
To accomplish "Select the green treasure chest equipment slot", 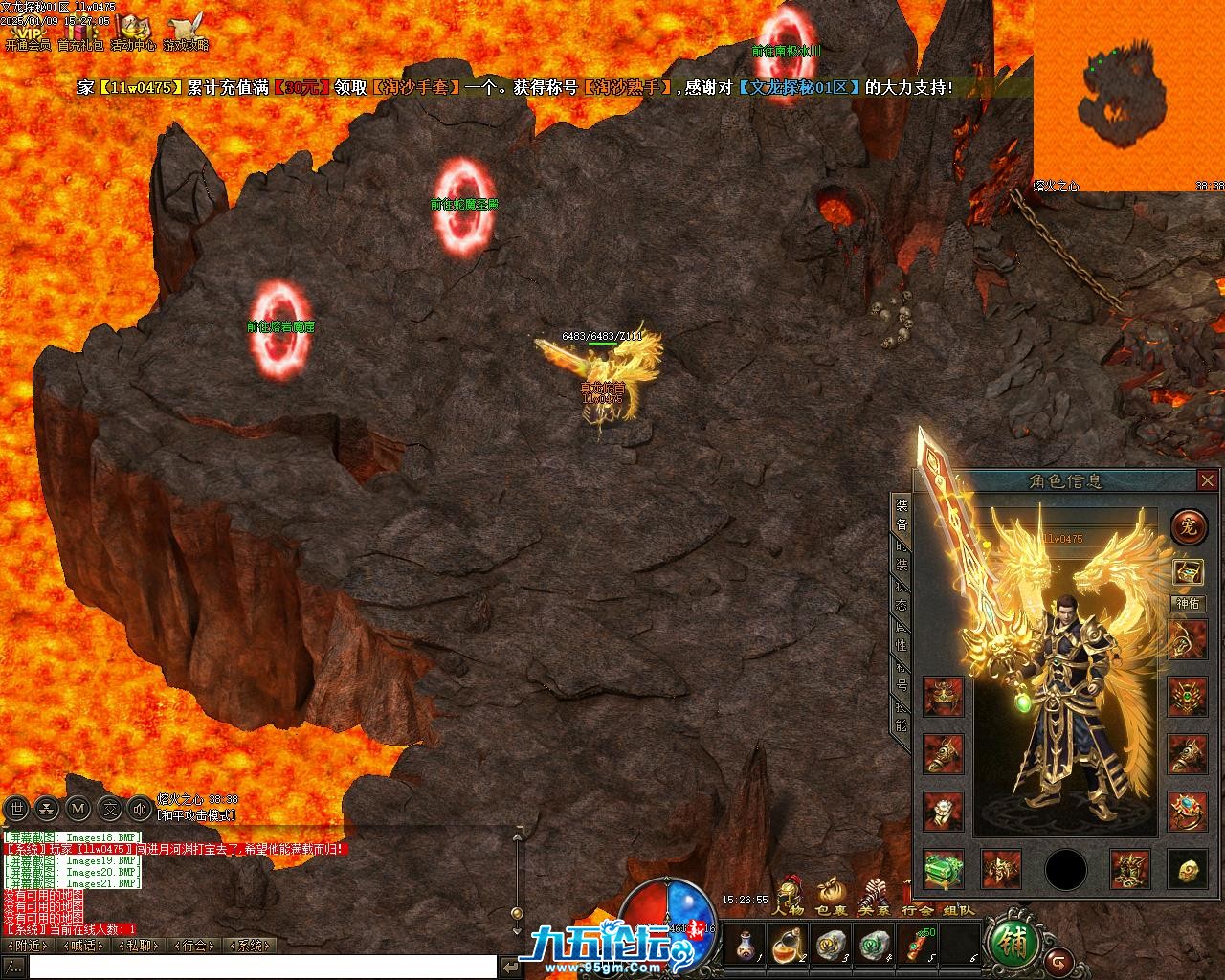I will tap(944, 869).
